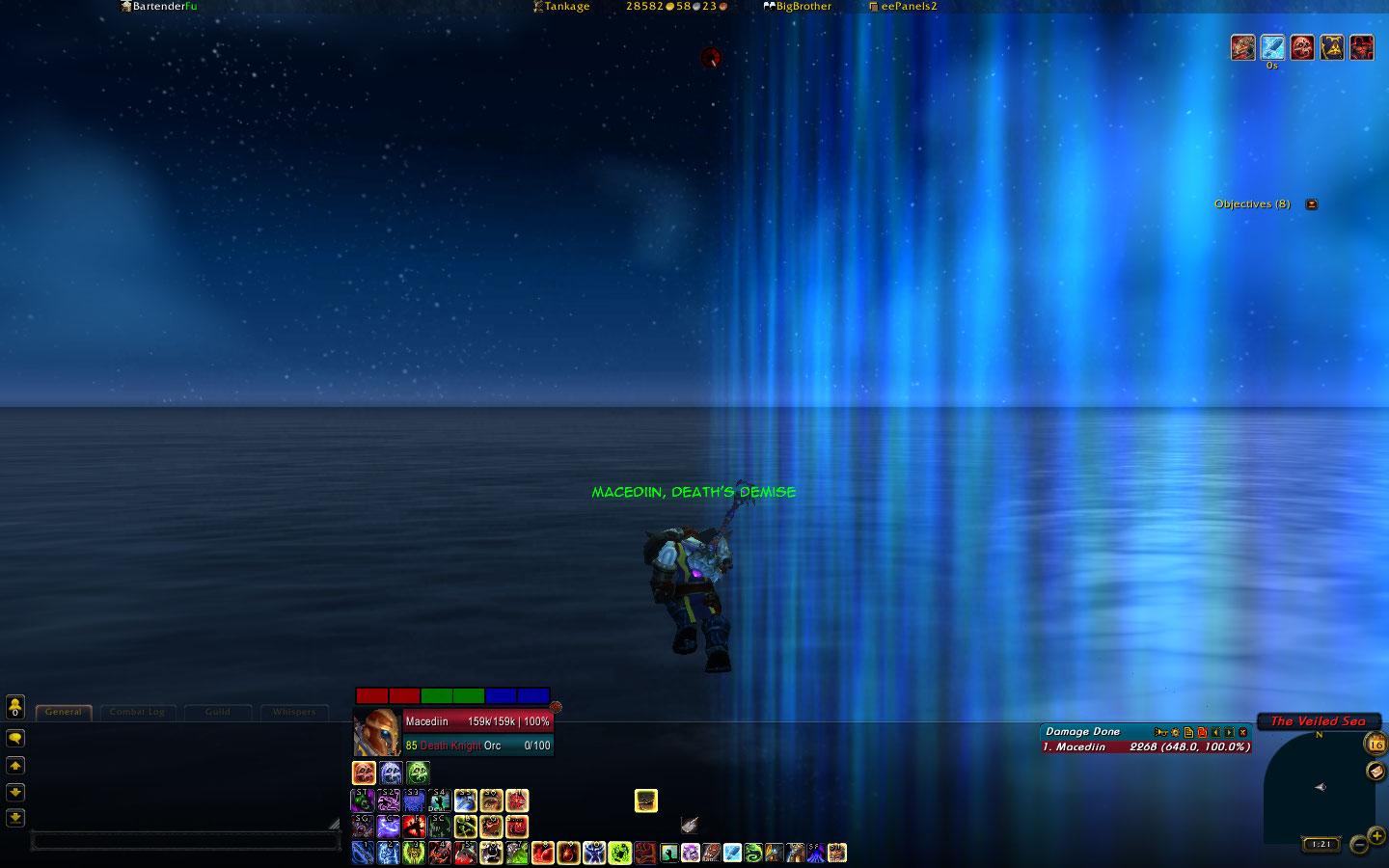The height and width of the screenshot is (868, 1389).
Task: Zoom in the minimap
Action: point(1376,835)
